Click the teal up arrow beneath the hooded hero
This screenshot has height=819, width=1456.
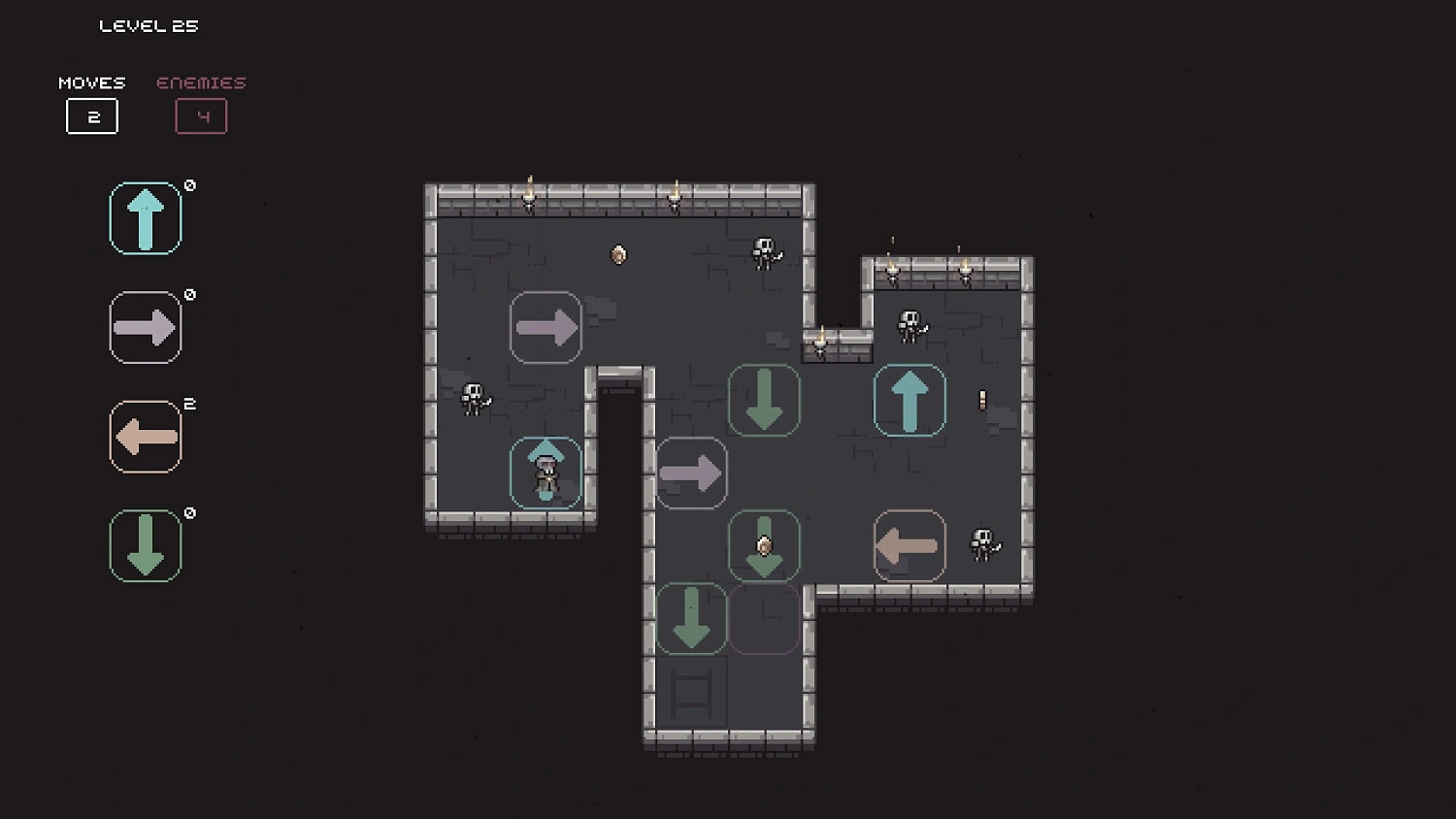[546, 473]
